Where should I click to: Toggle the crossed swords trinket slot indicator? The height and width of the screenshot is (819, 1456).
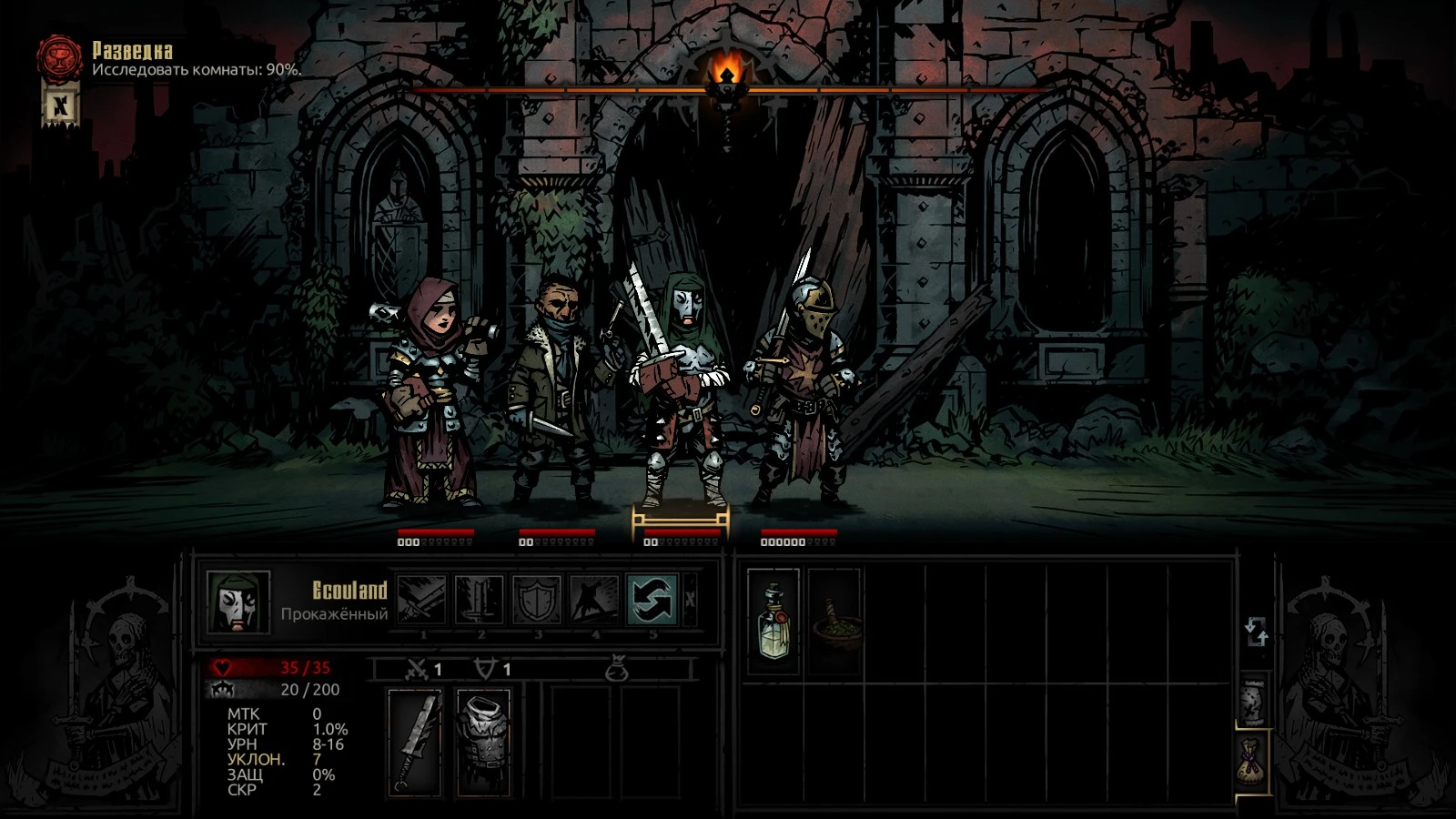[x=418, y=667]
